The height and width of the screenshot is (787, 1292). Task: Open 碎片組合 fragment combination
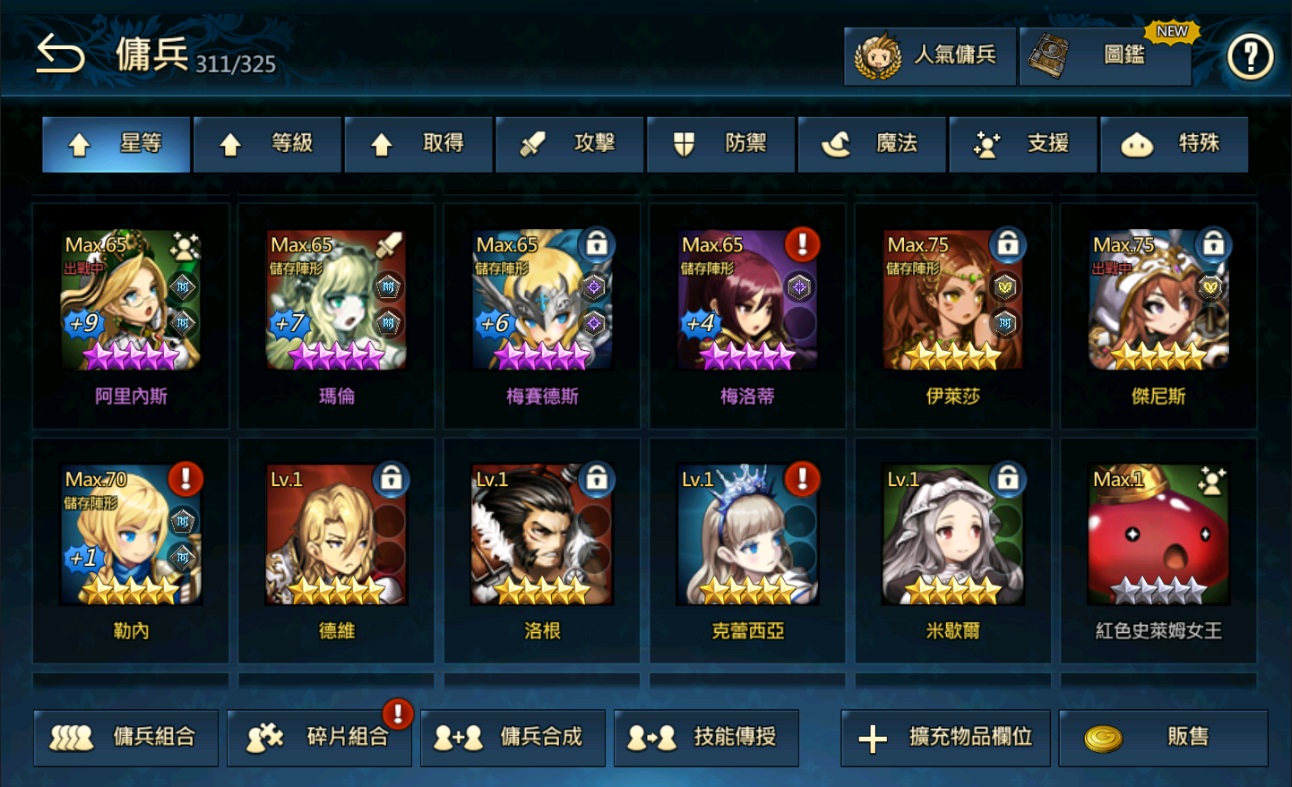[x=320, y=738]
